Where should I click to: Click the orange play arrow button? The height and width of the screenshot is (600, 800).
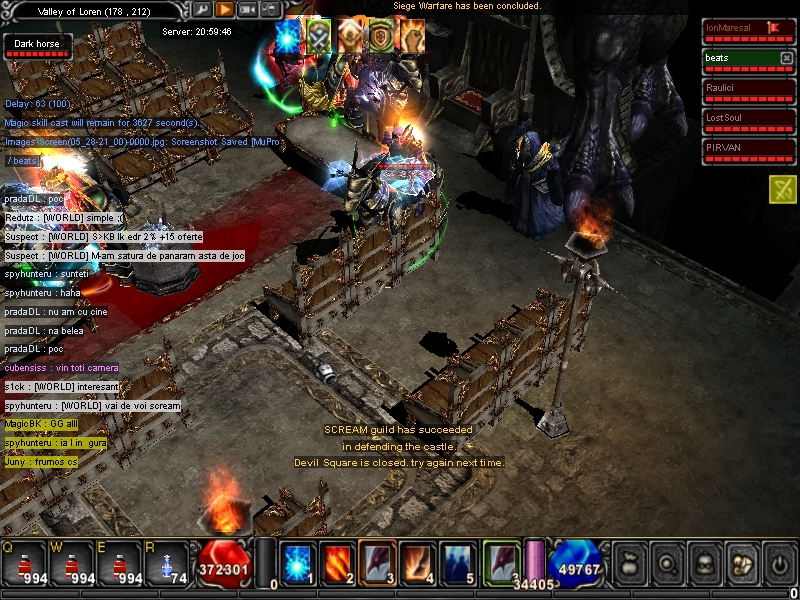(x=225, y=9)
